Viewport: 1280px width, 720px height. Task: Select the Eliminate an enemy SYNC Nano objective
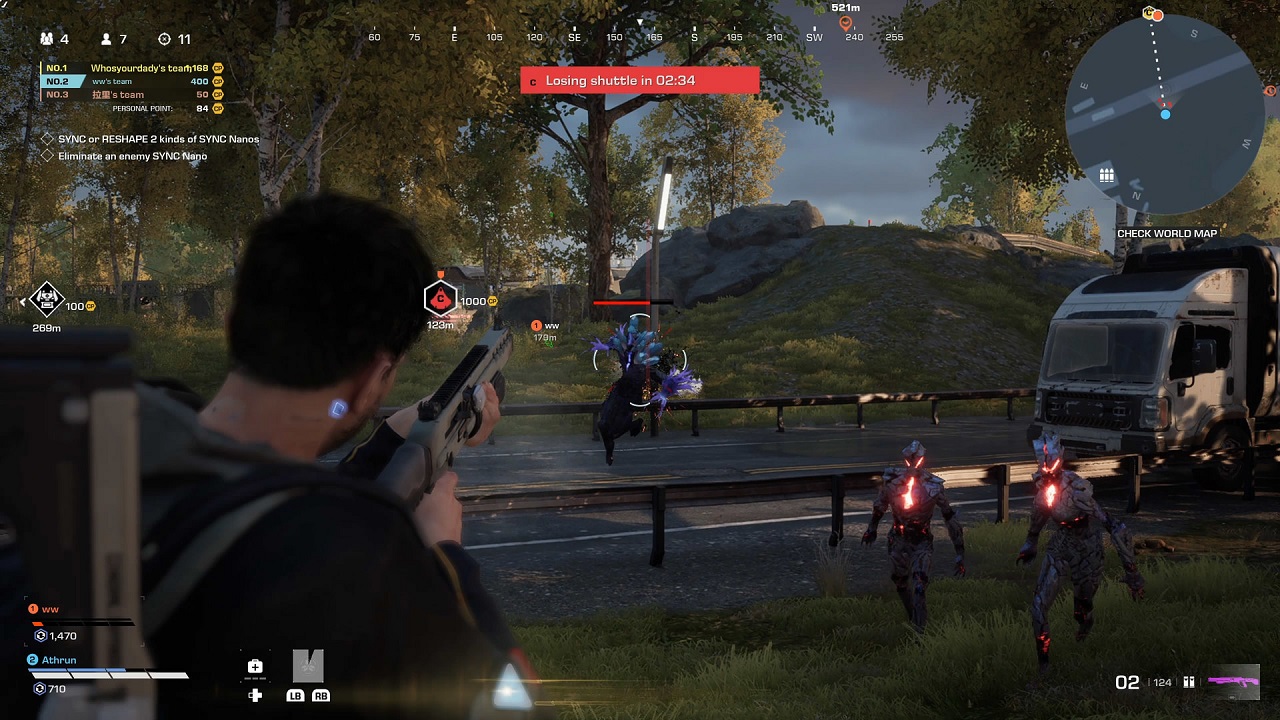(132, 156)
